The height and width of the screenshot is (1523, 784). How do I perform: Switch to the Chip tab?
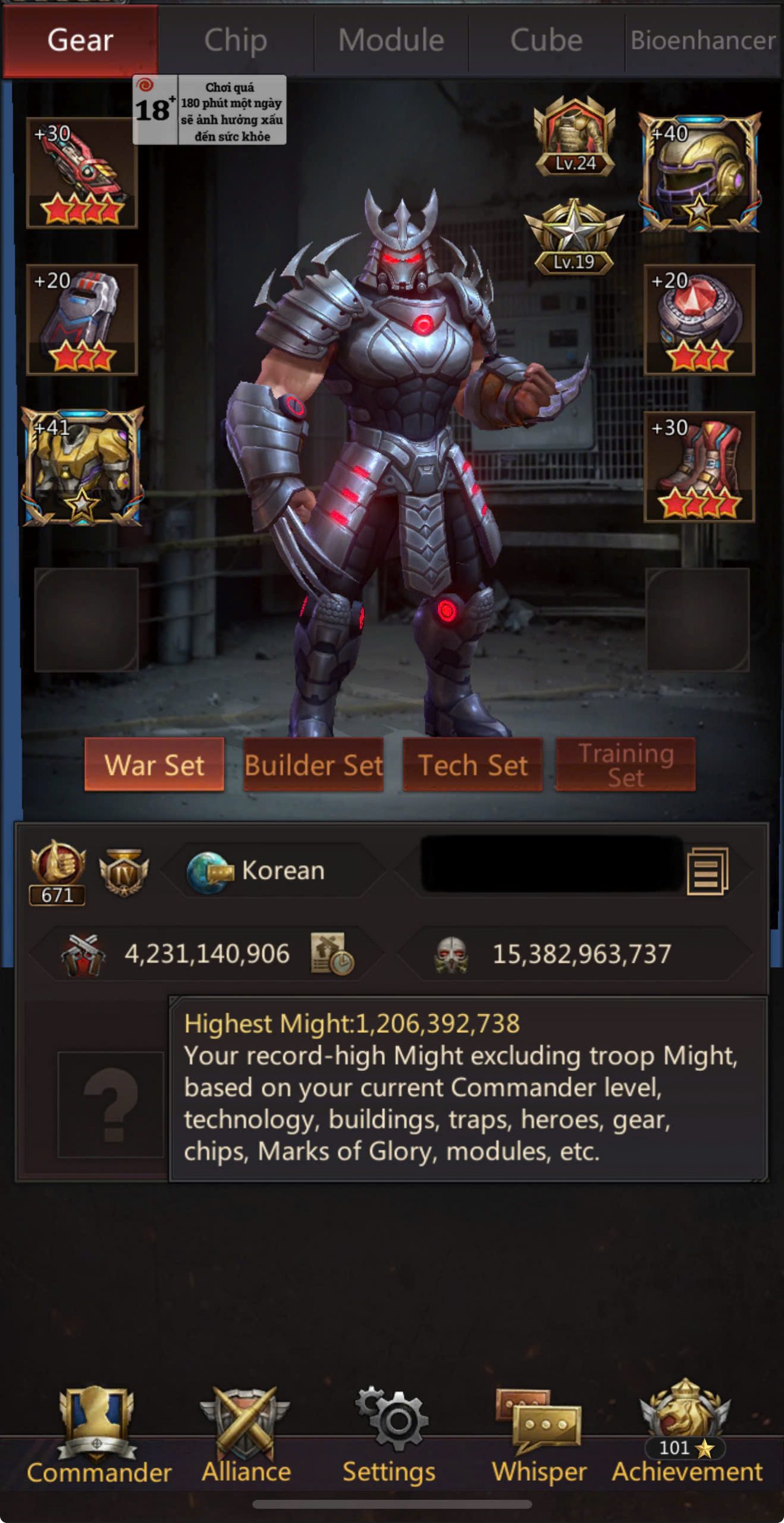236,40
